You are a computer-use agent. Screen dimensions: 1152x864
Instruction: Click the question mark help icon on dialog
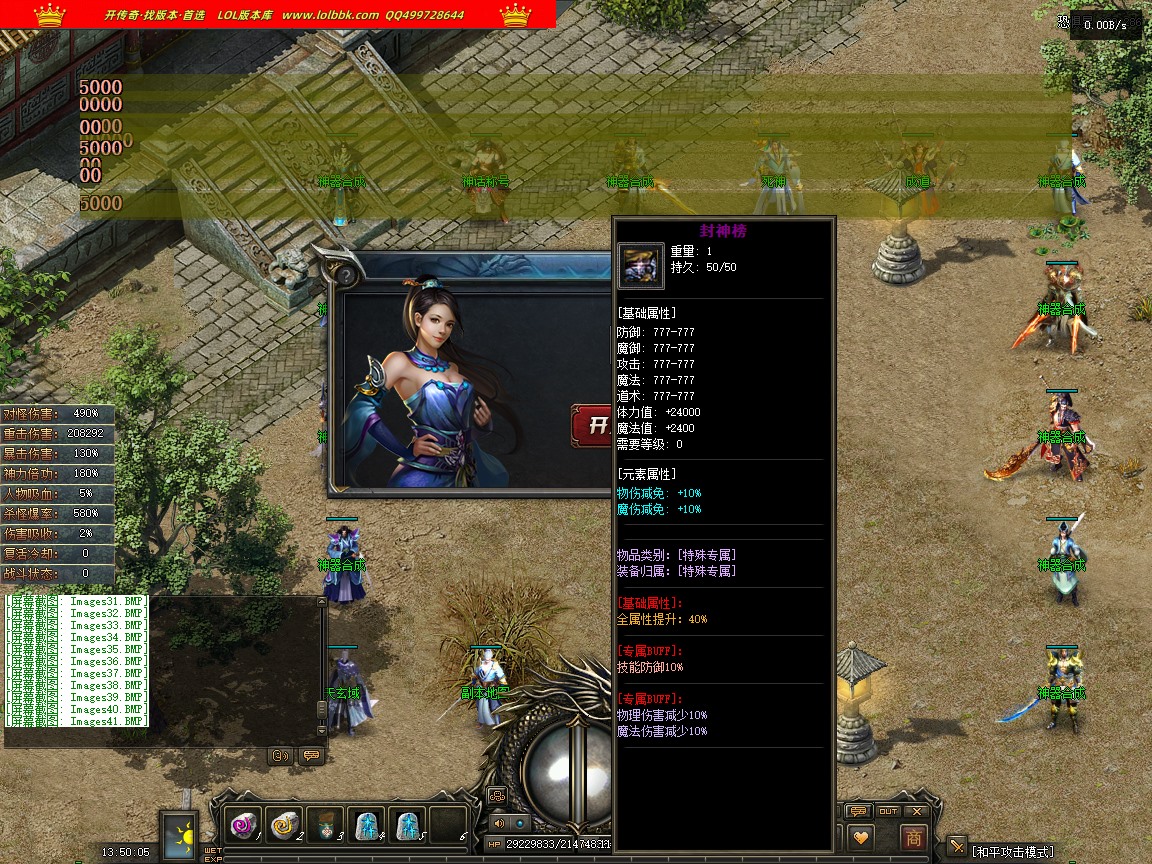[347, 275]
